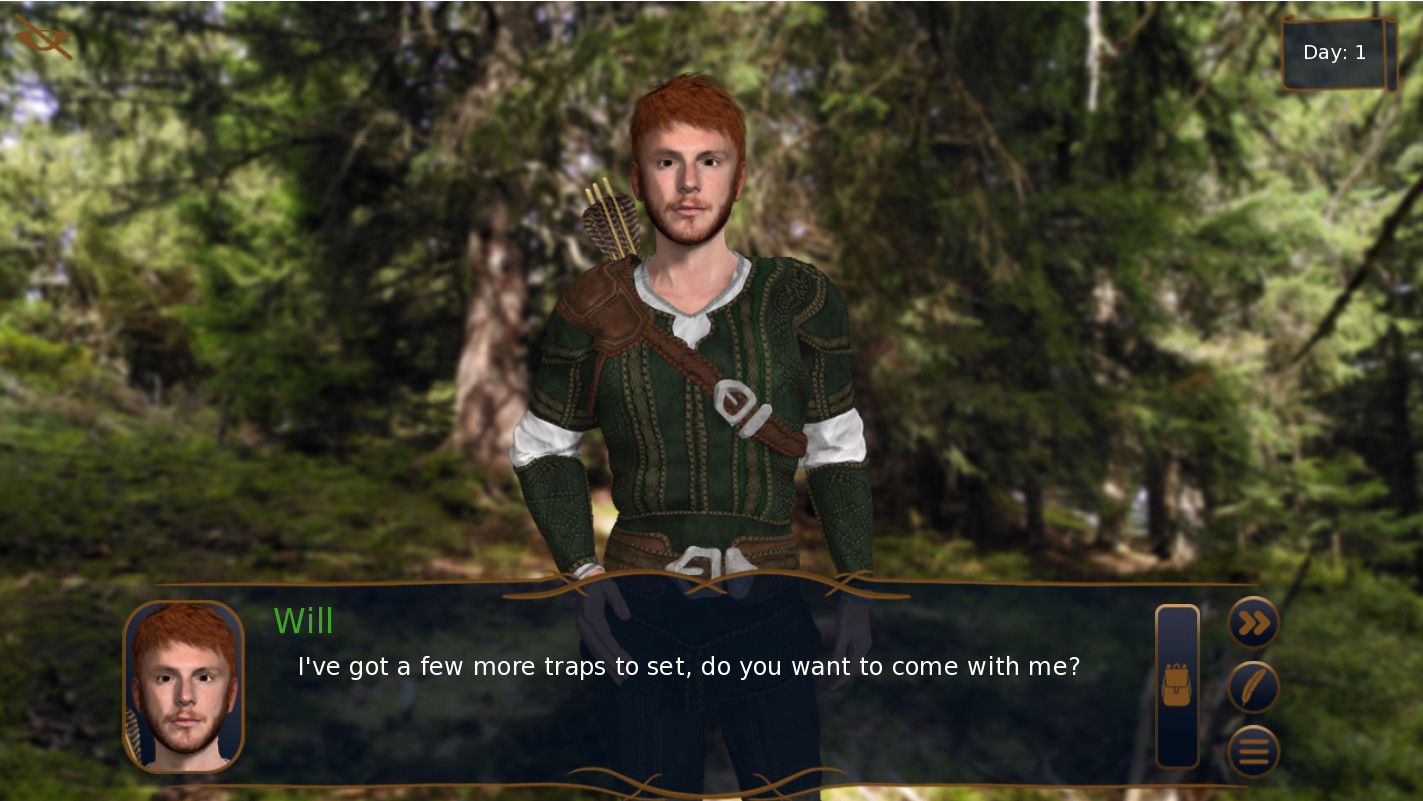Viewport: 1423px width, 801px height.
Task: Click the double-chevron fast-forward icon
Action: coord(1253,622)
